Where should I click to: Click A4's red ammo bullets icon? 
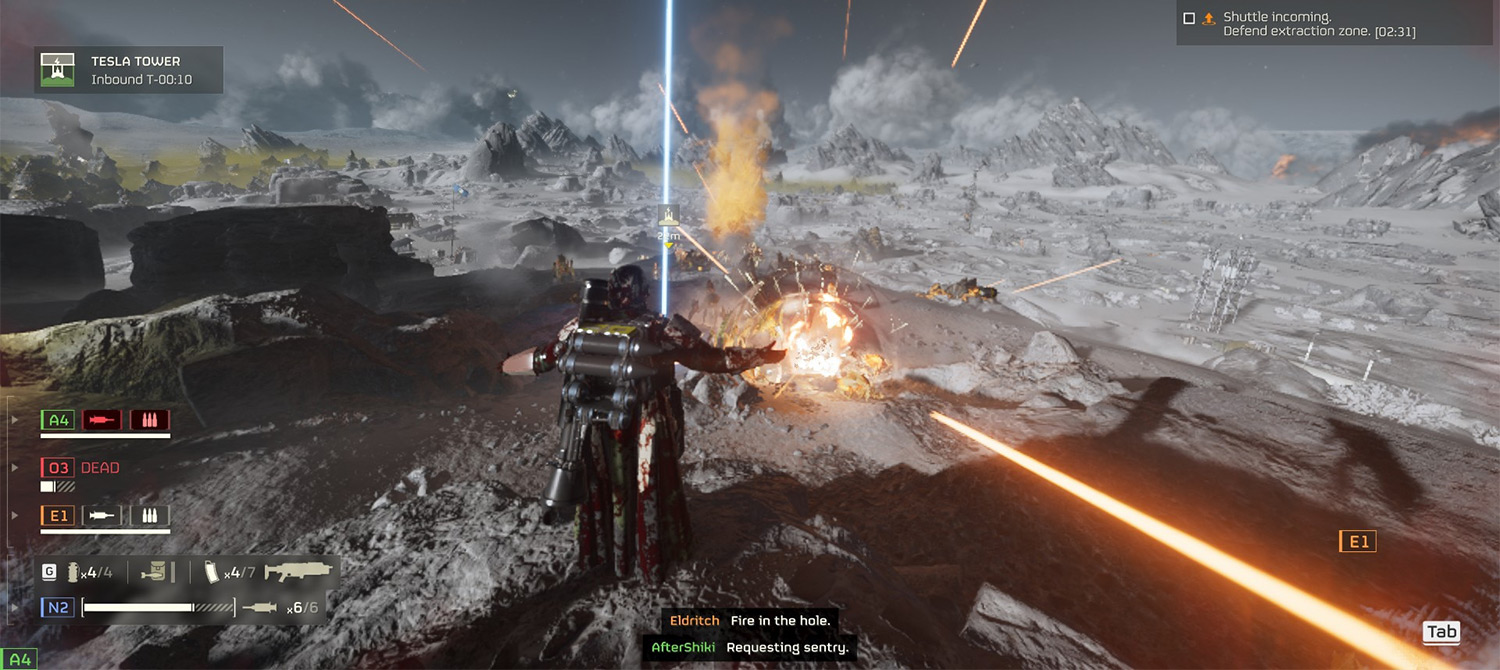tap(149, 420)
